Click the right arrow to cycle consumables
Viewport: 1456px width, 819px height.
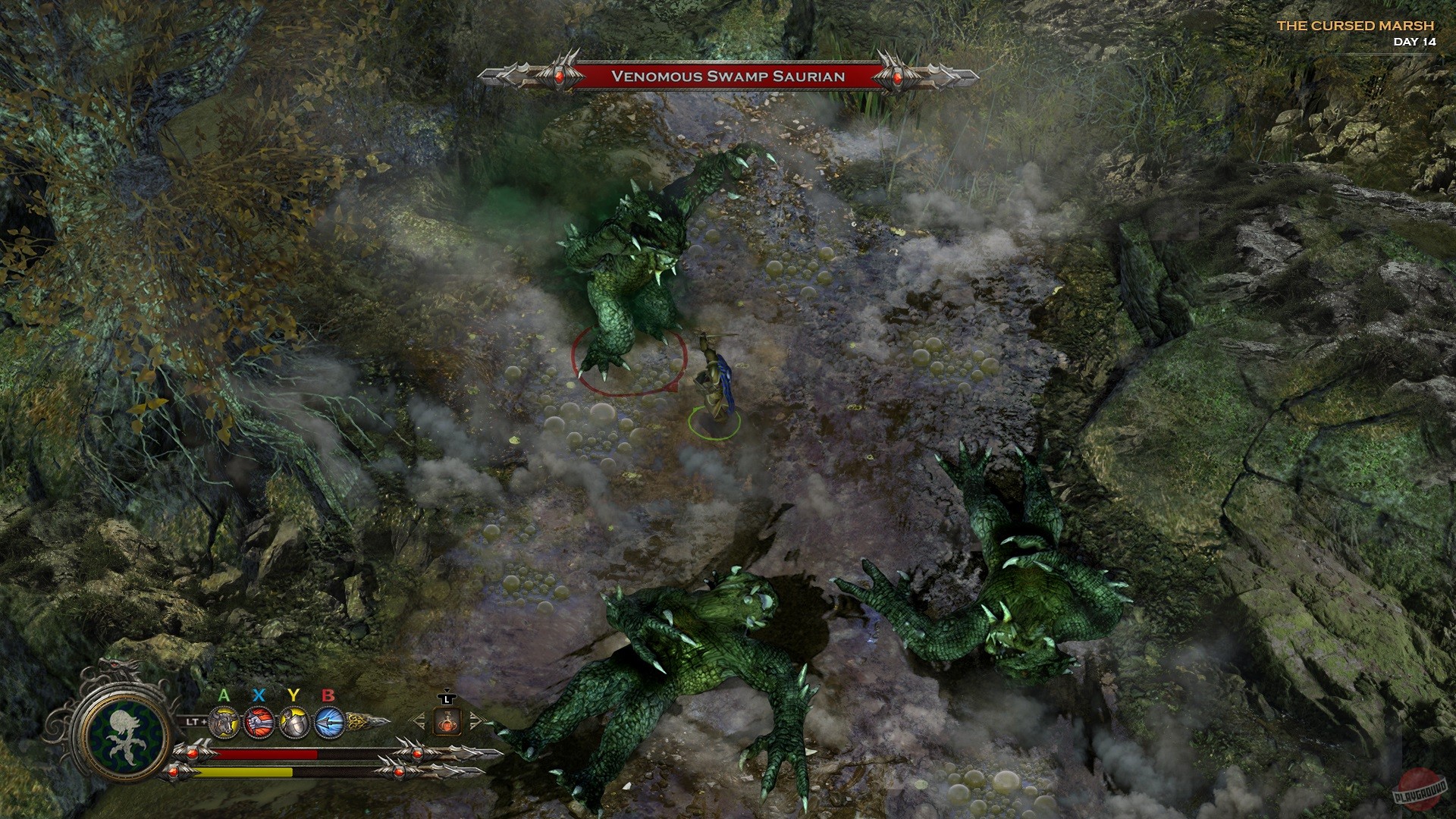(475, 721)
